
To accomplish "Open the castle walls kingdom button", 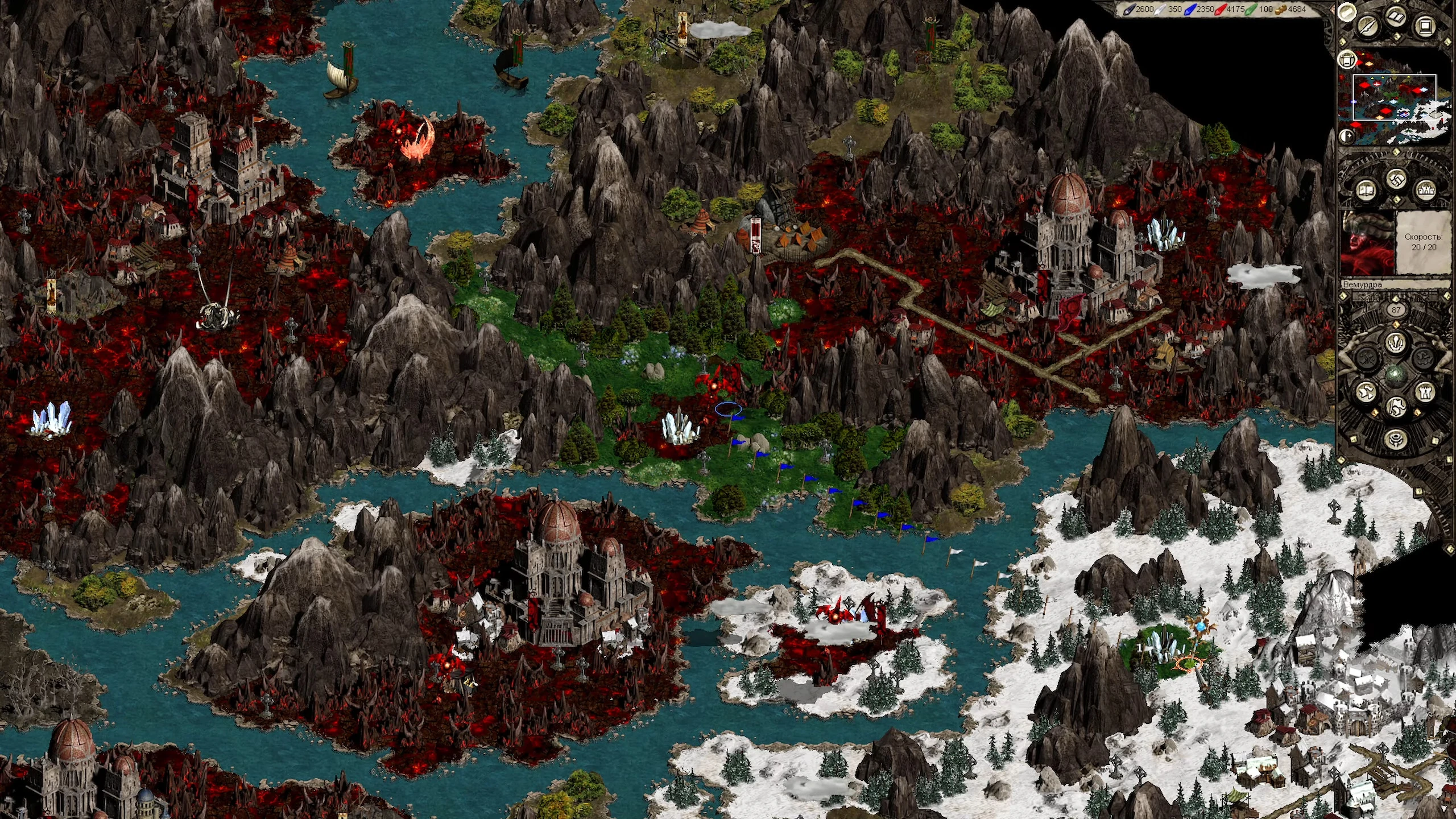I will [x=1426, y=190].
